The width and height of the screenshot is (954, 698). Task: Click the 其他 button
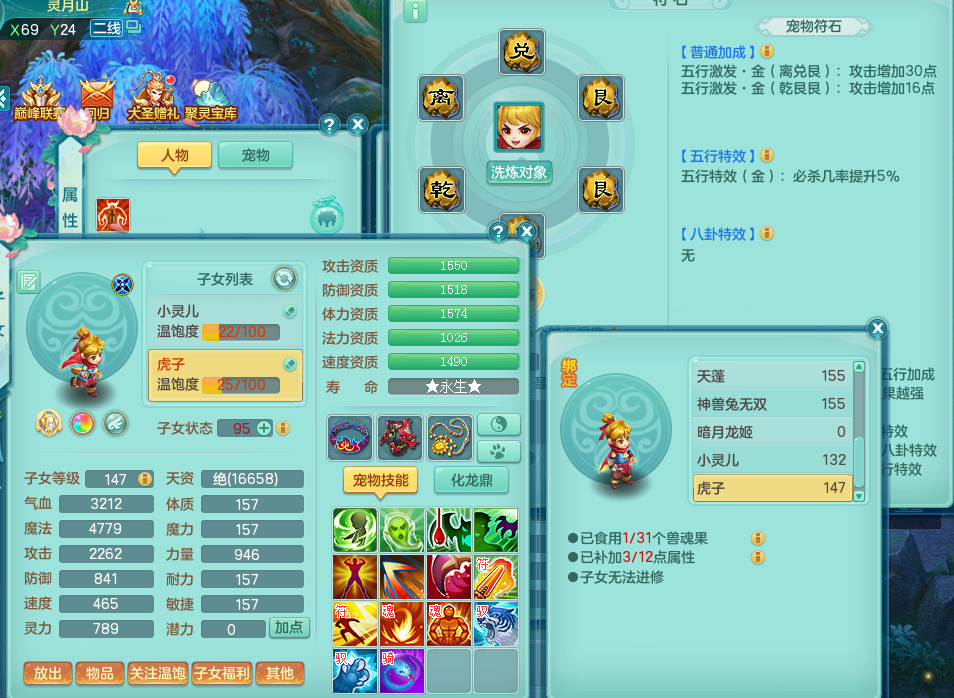click(x=280, y=674)
